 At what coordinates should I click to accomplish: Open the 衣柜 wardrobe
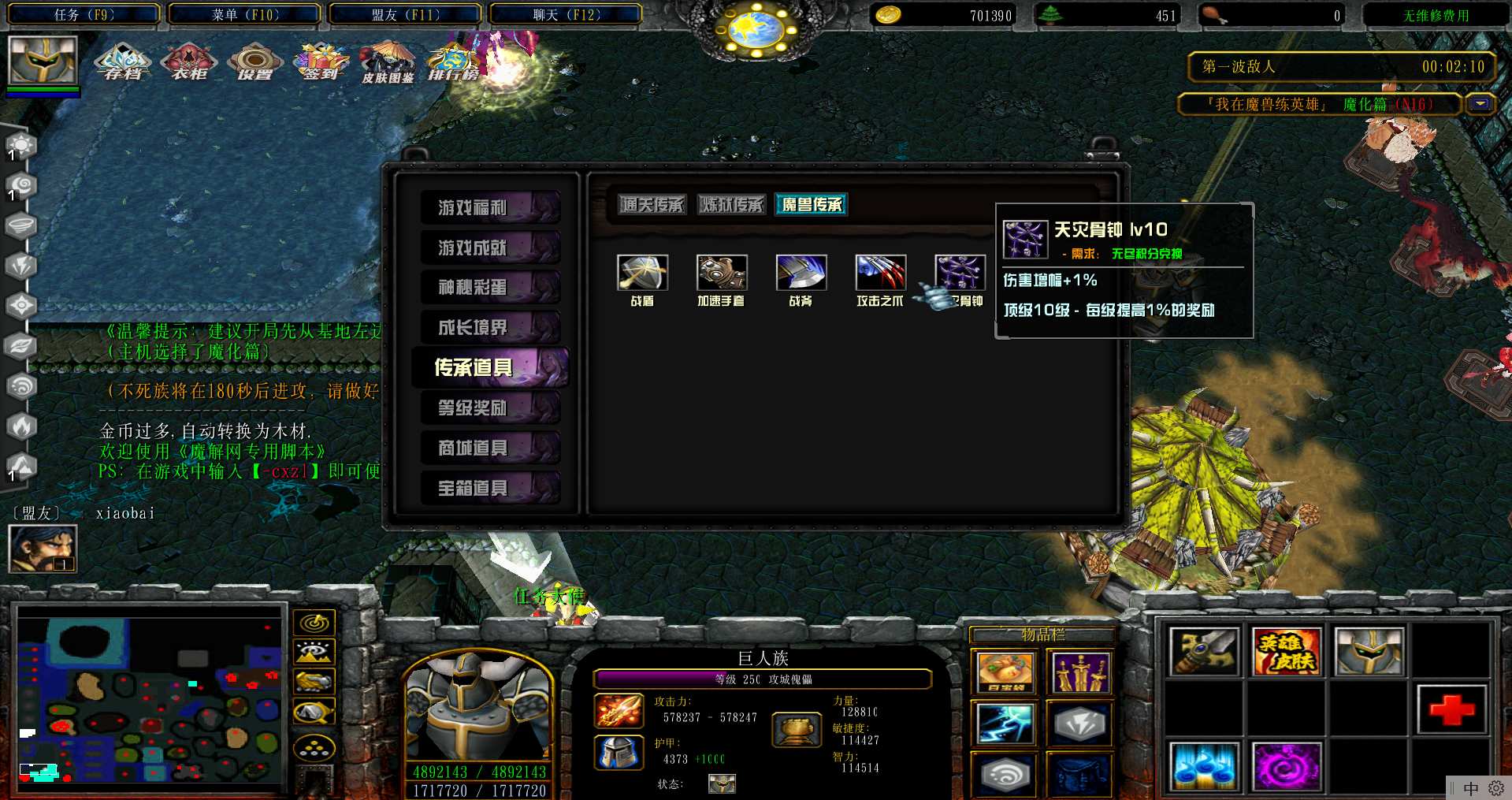point(188,61)
